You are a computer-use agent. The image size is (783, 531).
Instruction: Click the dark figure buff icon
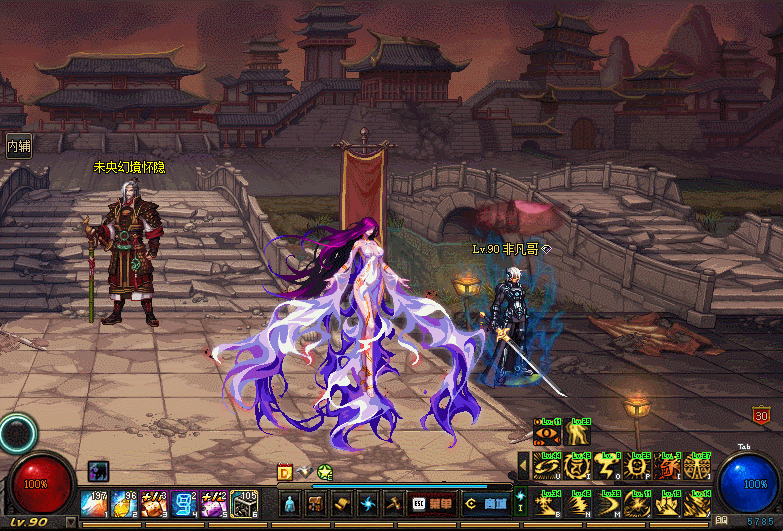pos(98,469)
